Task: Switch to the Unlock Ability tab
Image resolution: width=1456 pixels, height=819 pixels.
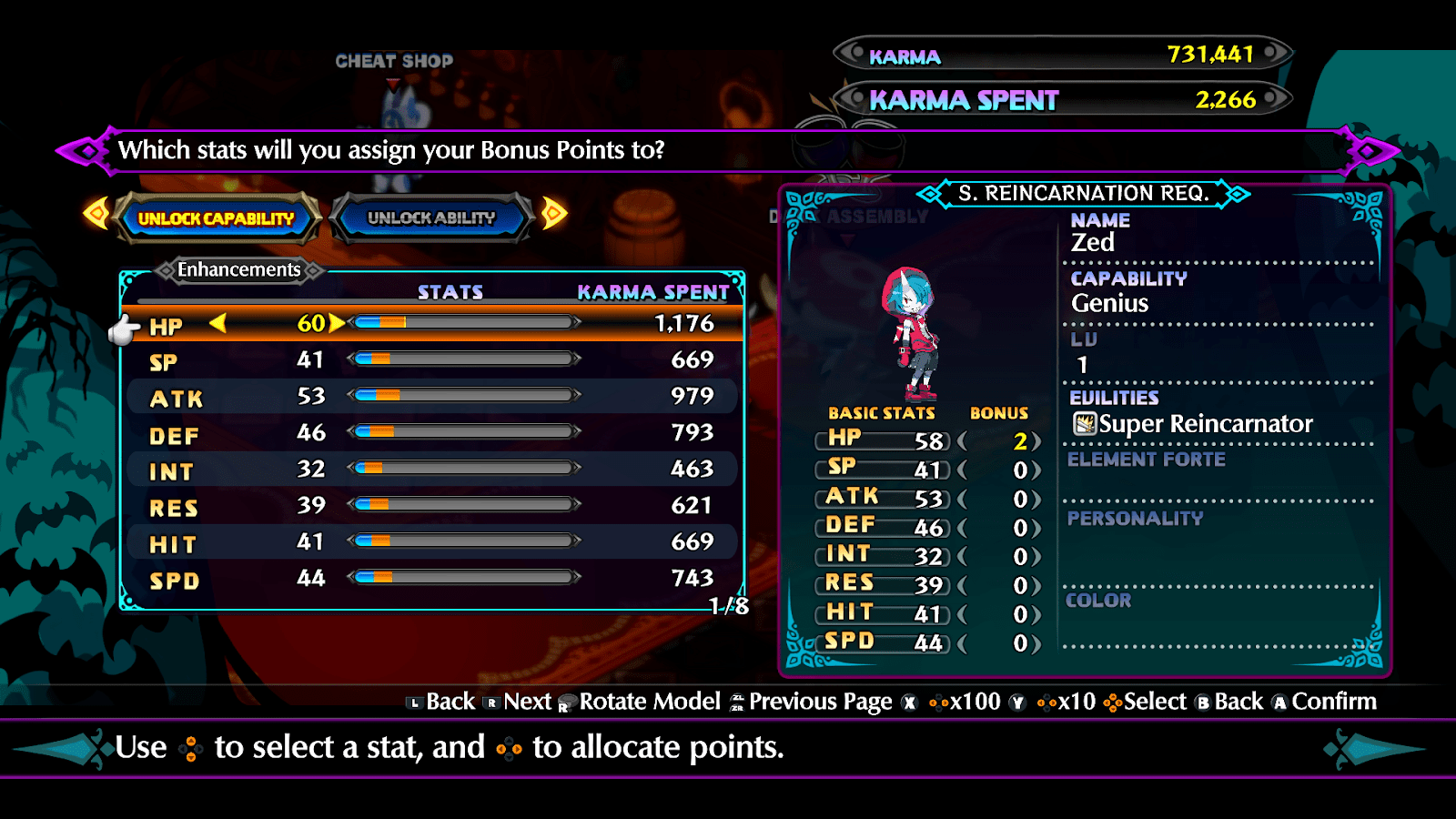Action: 430,218
